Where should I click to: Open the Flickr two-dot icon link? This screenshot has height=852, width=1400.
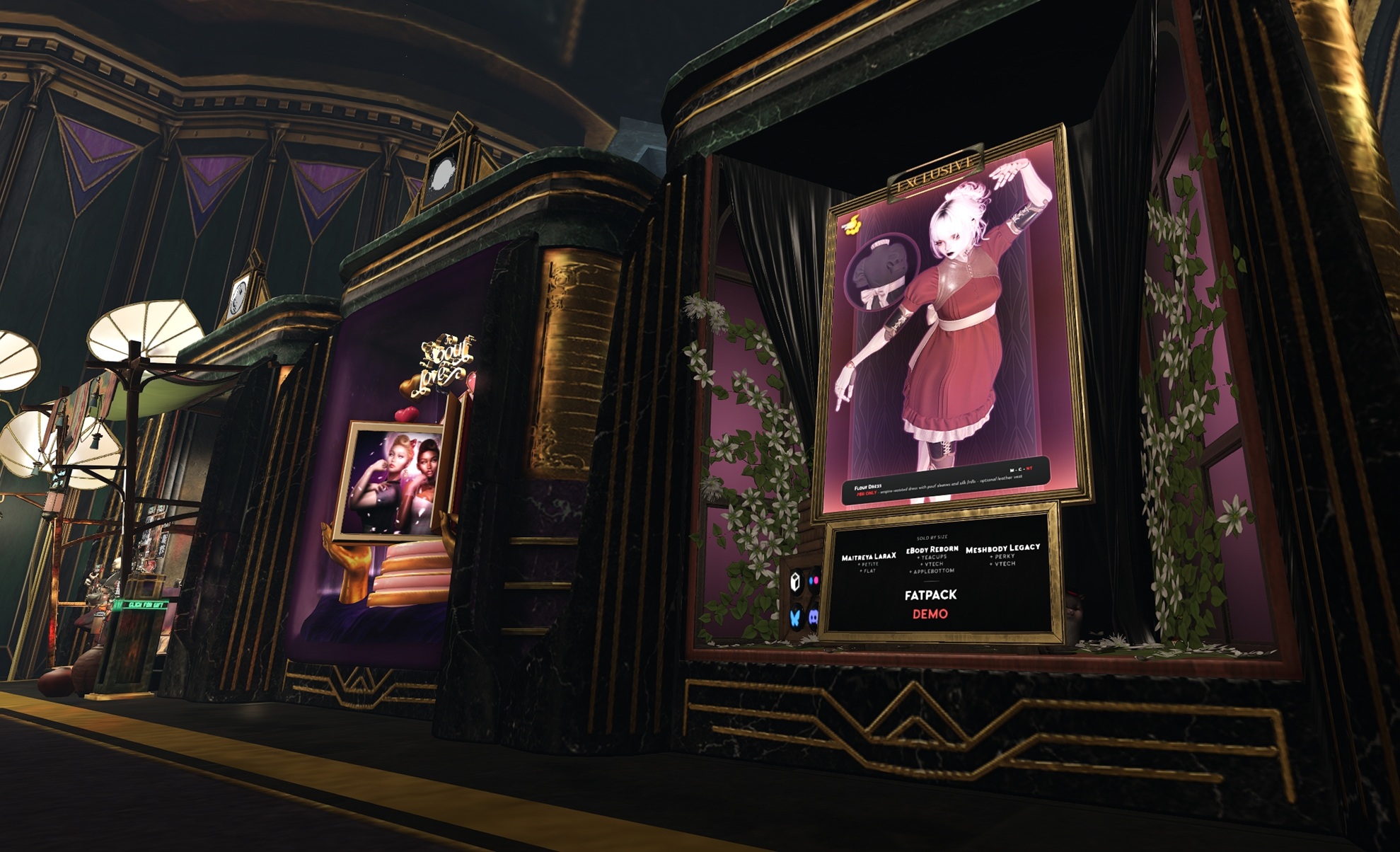tap(814, 580)
